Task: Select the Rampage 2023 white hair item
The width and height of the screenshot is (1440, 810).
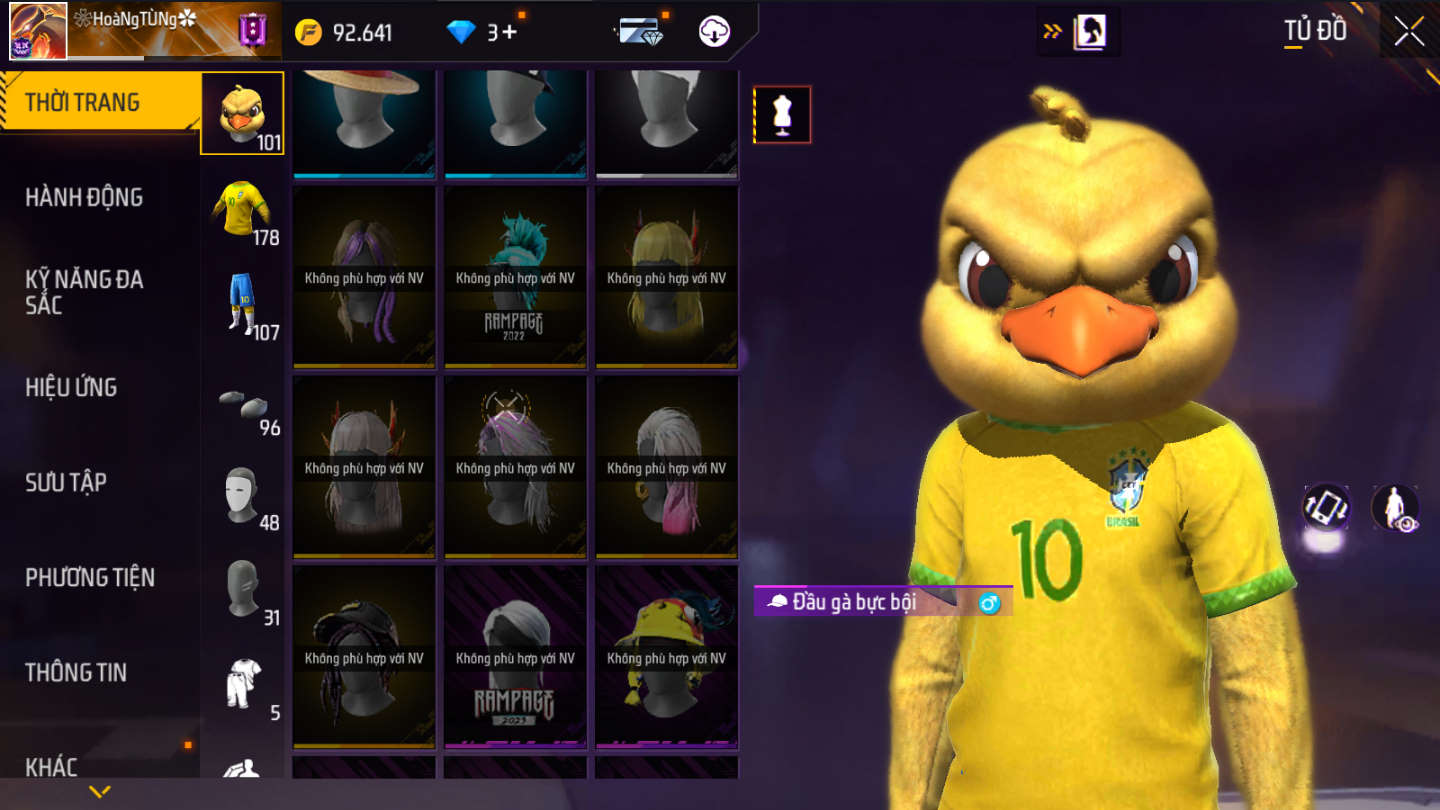Action: coord(515,657)
